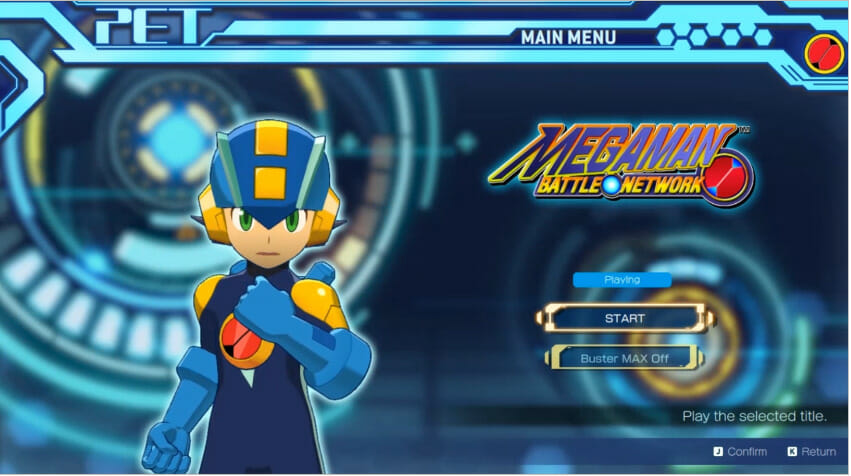This screenshot has height=476, width=851.
Task: Toggle the Buster MAX Off option
Action: [625, 358]
